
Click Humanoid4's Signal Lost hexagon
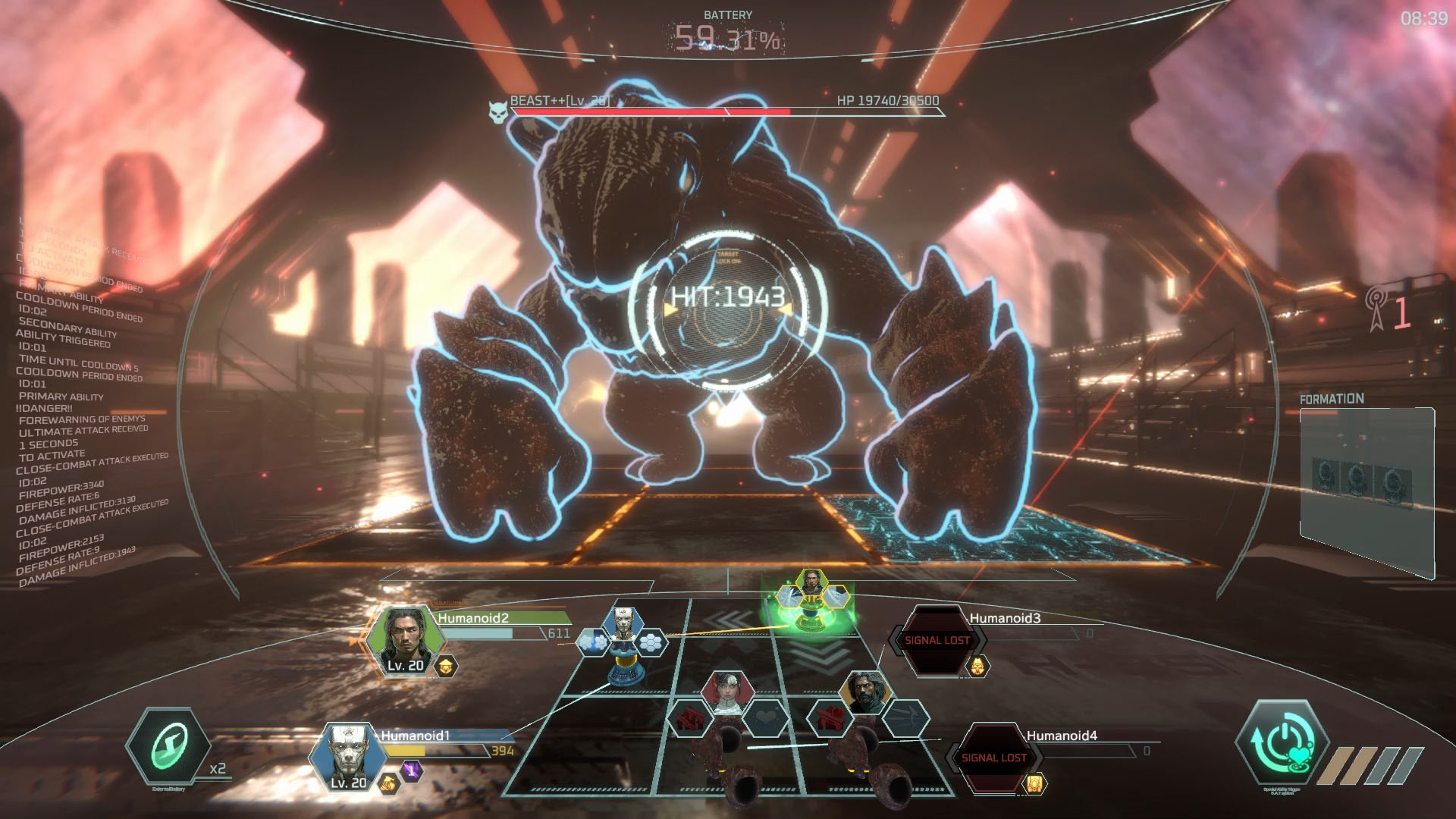(x=993, y=758)
